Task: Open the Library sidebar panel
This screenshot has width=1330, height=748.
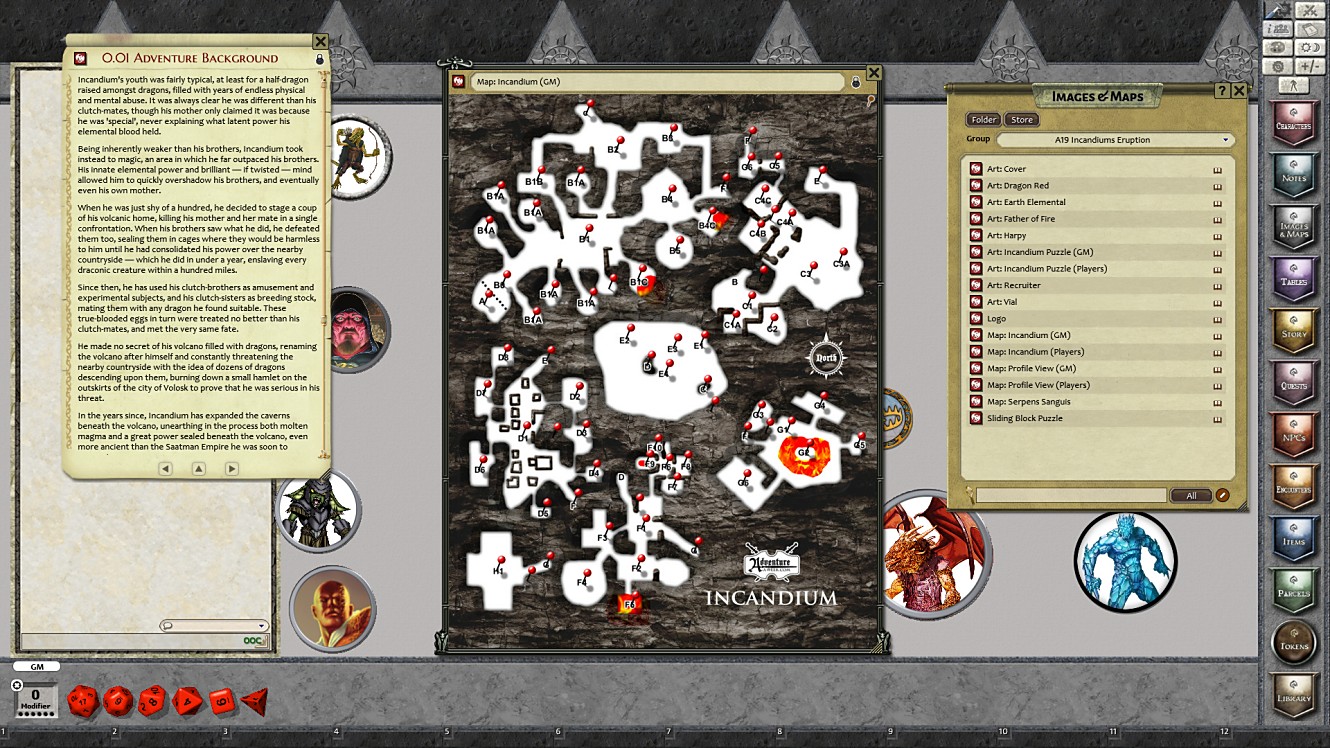Action: point(1293,695)
